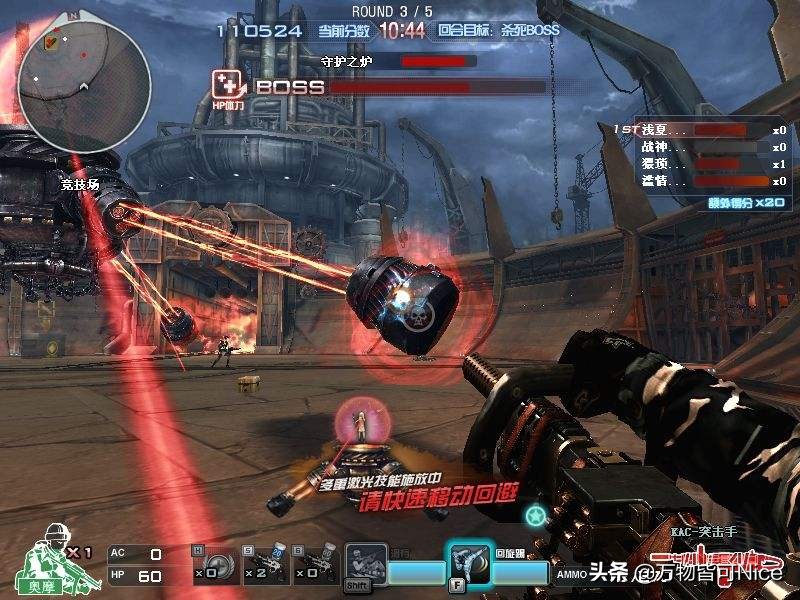This screenshot has width=800, height=600.
Task: Click the circular minimap radar
Action: tap(84, 78)
